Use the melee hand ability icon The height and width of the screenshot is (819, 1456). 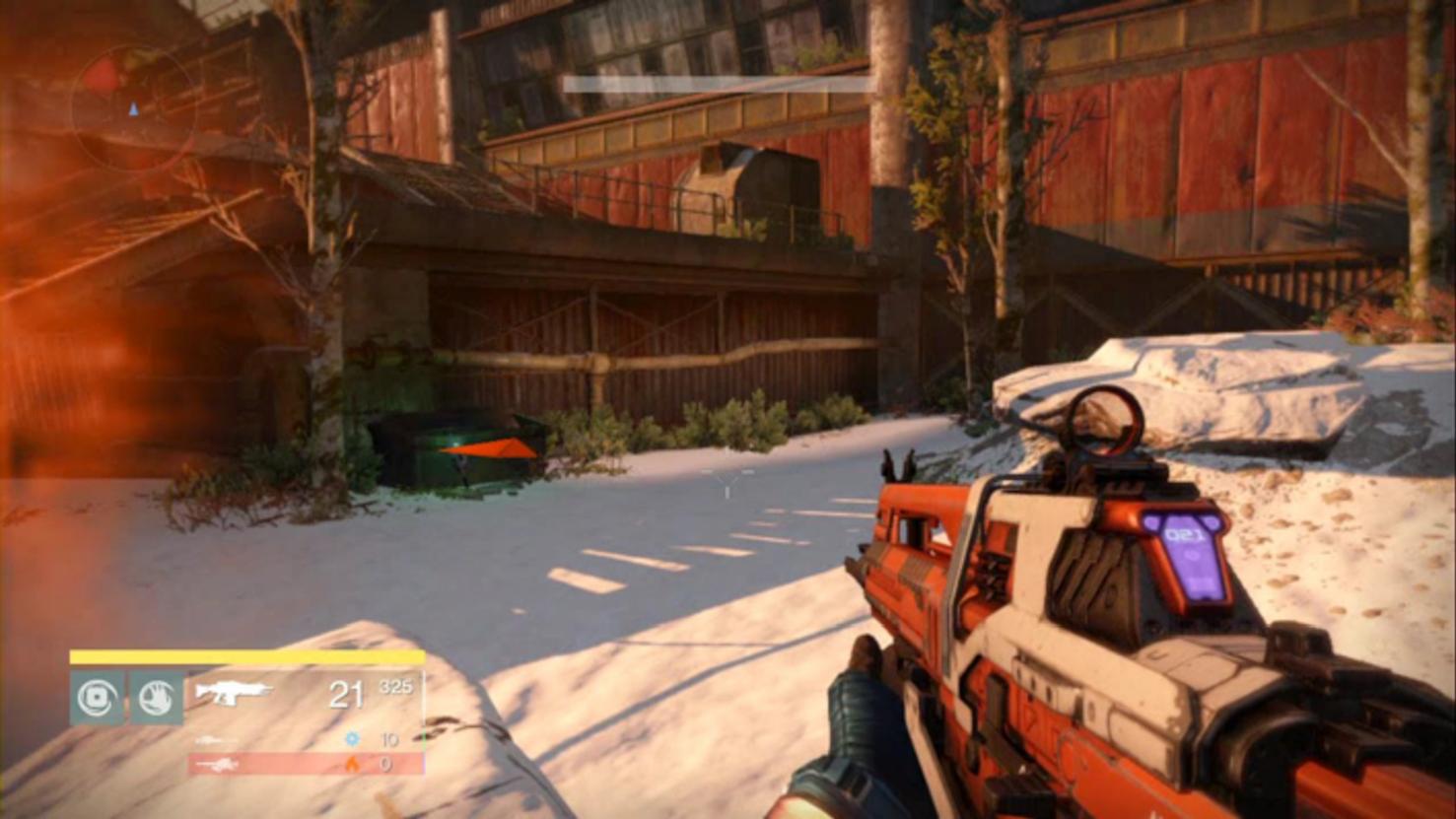(156, 698)
